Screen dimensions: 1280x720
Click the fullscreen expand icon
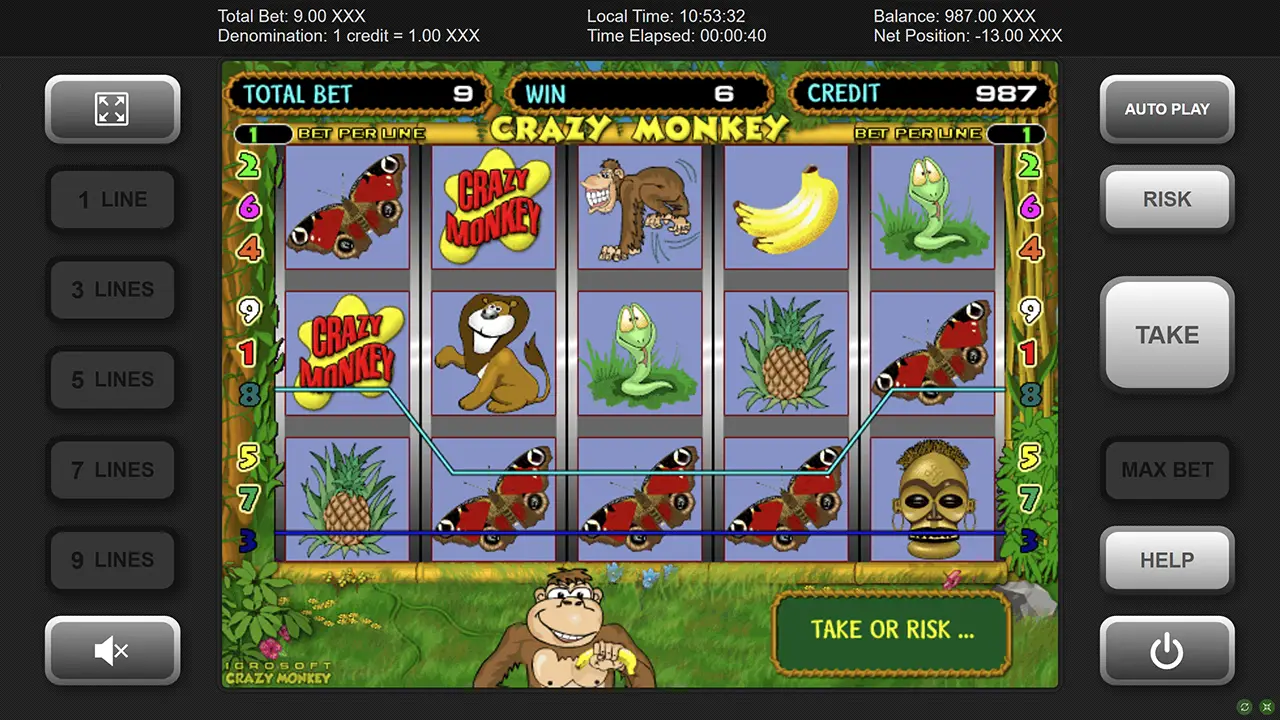coord(112,109)
